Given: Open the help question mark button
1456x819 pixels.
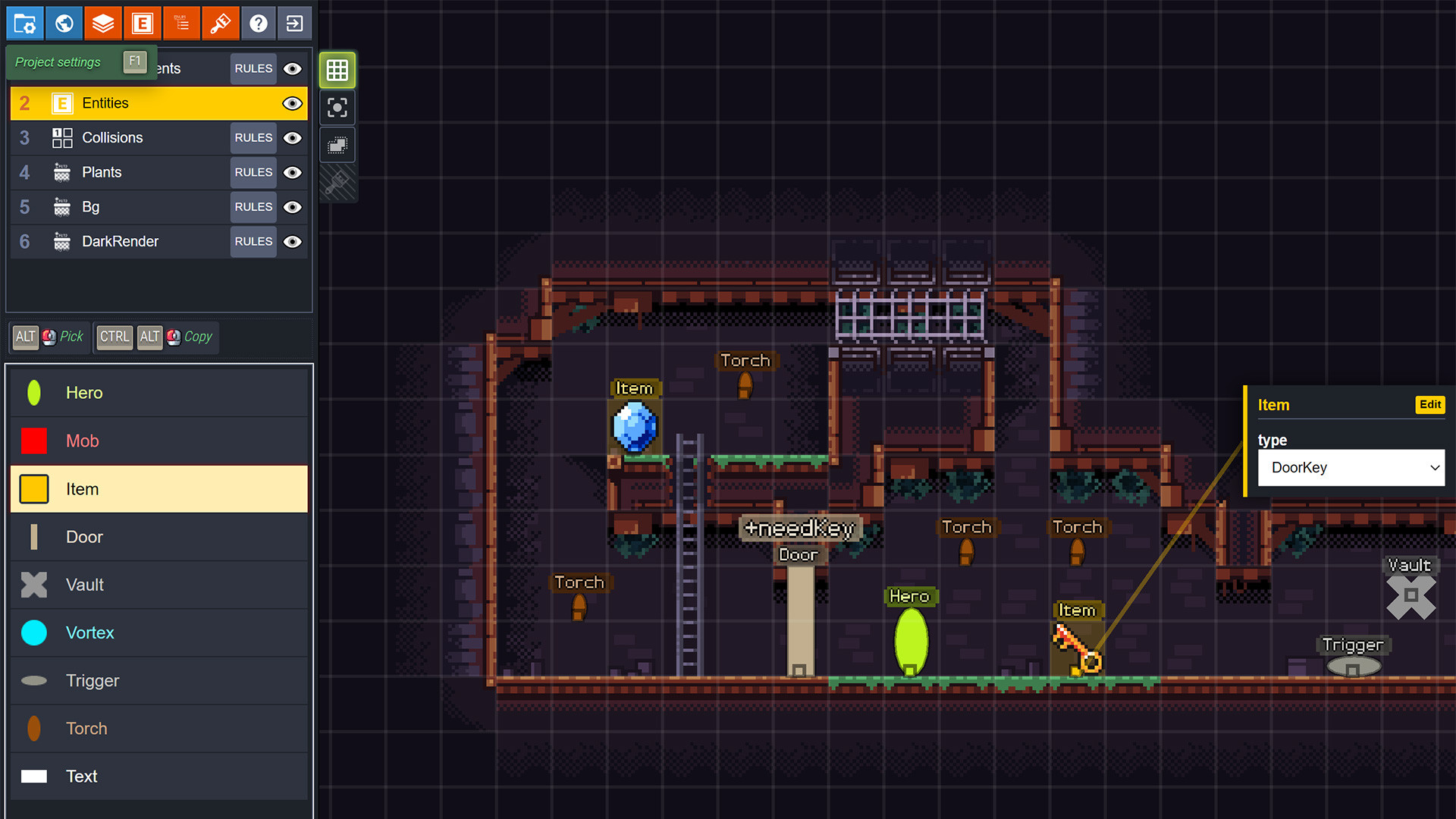Looking at the screenshot, I should click(x=259, y=24).
